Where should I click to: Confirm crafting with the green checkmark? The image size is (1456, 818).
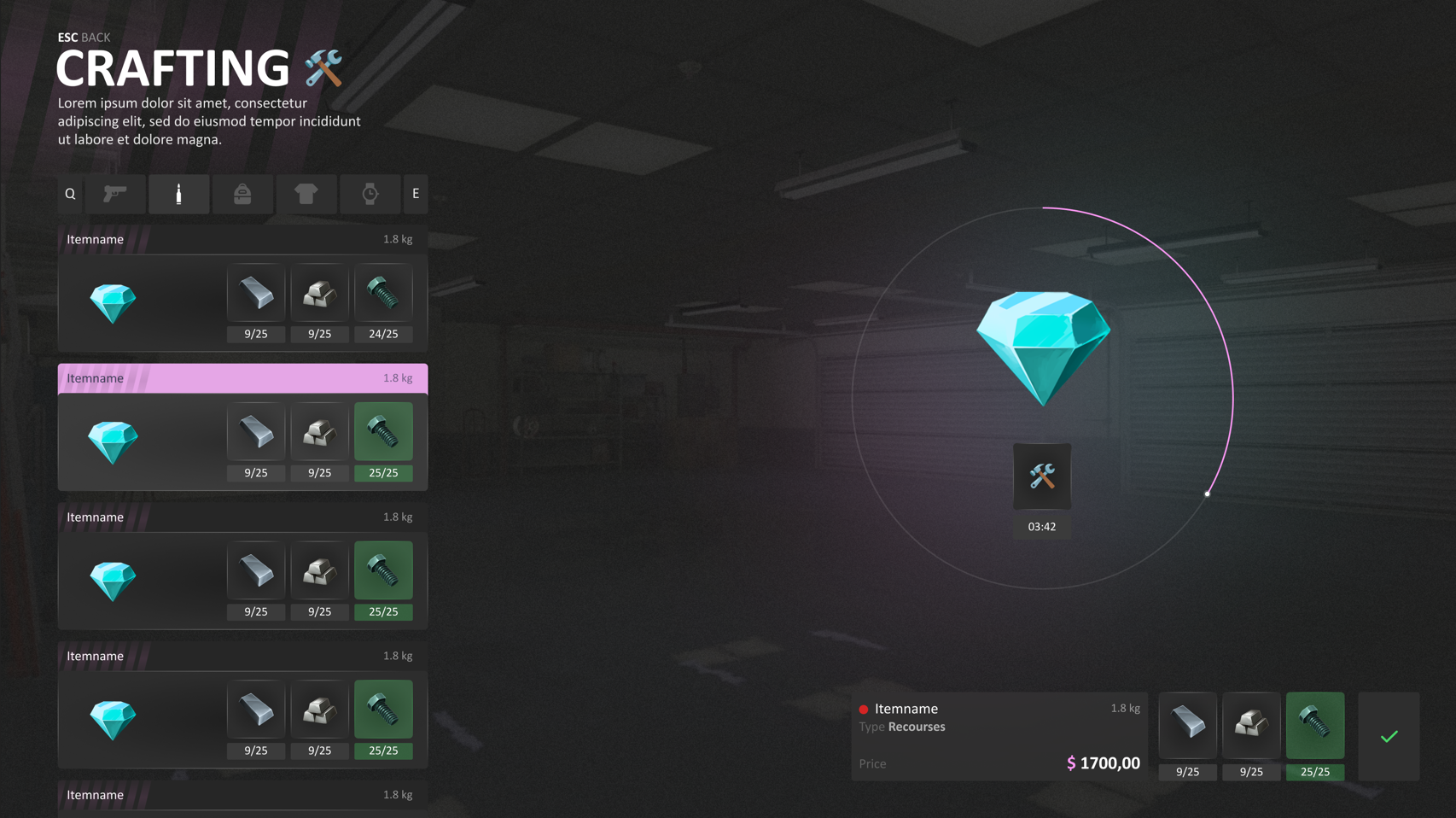(x=1389, y=736)
